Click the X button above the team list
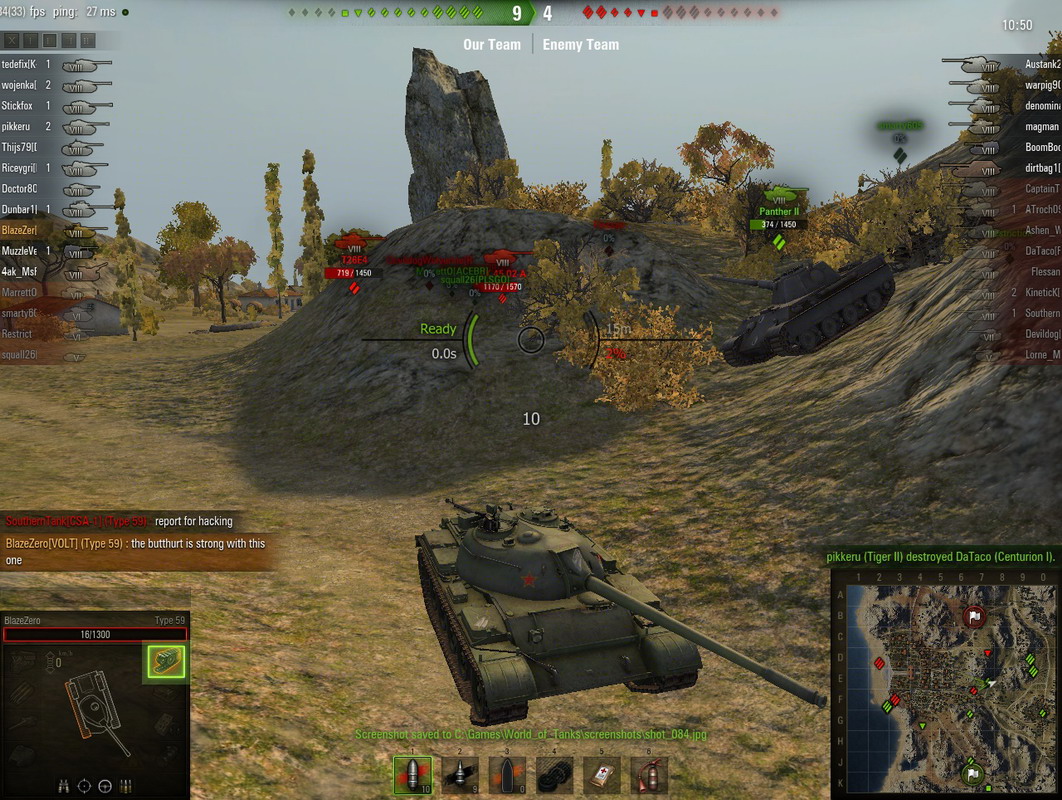 point(12,41)
